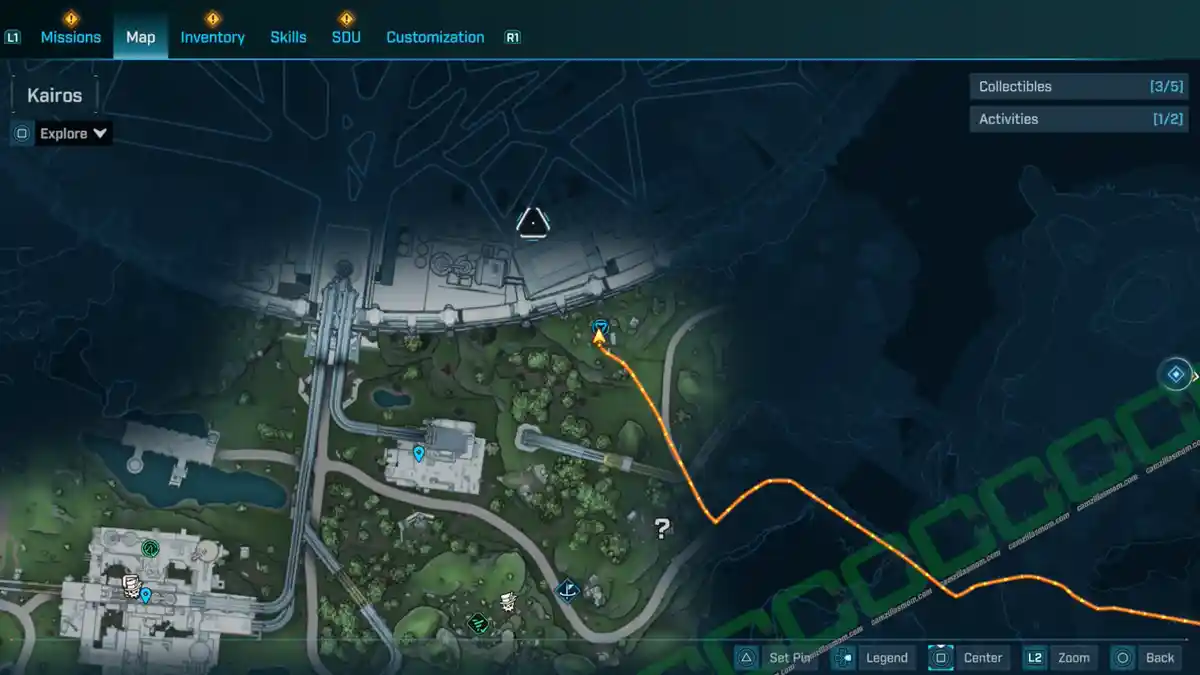Click the dark diamond crossed-tools map marker
1200x675 pixels.
click(568, 591)
